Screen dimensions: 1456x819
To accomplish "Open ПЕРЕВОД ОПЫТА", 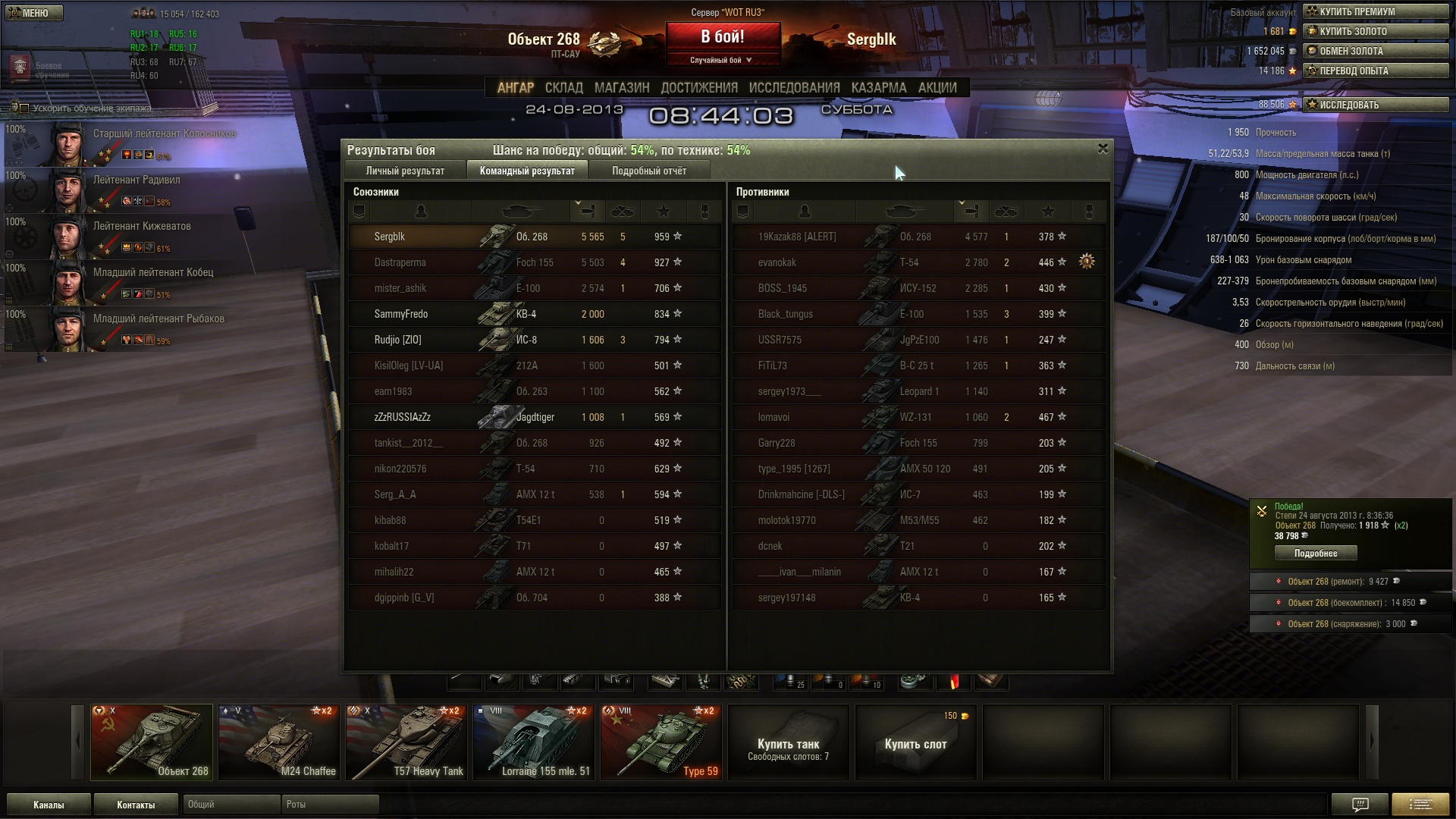I will point(1376,71).
